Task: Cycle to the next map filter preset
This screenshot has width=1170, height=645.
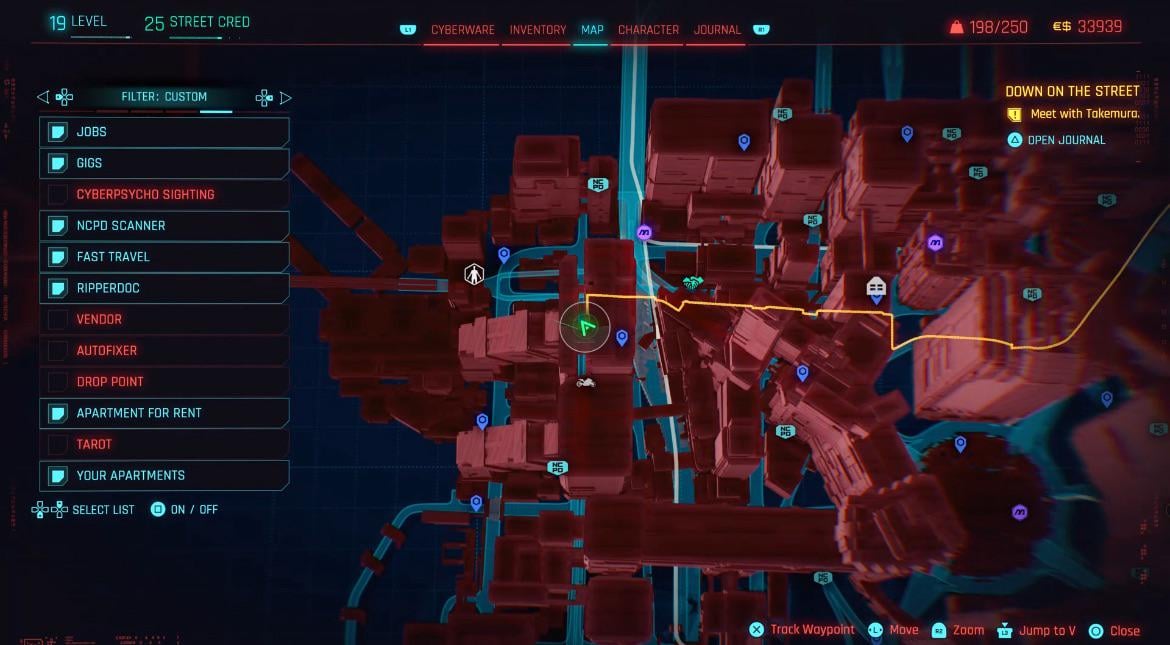Action: pyautogui.click(x=286, y=97)
